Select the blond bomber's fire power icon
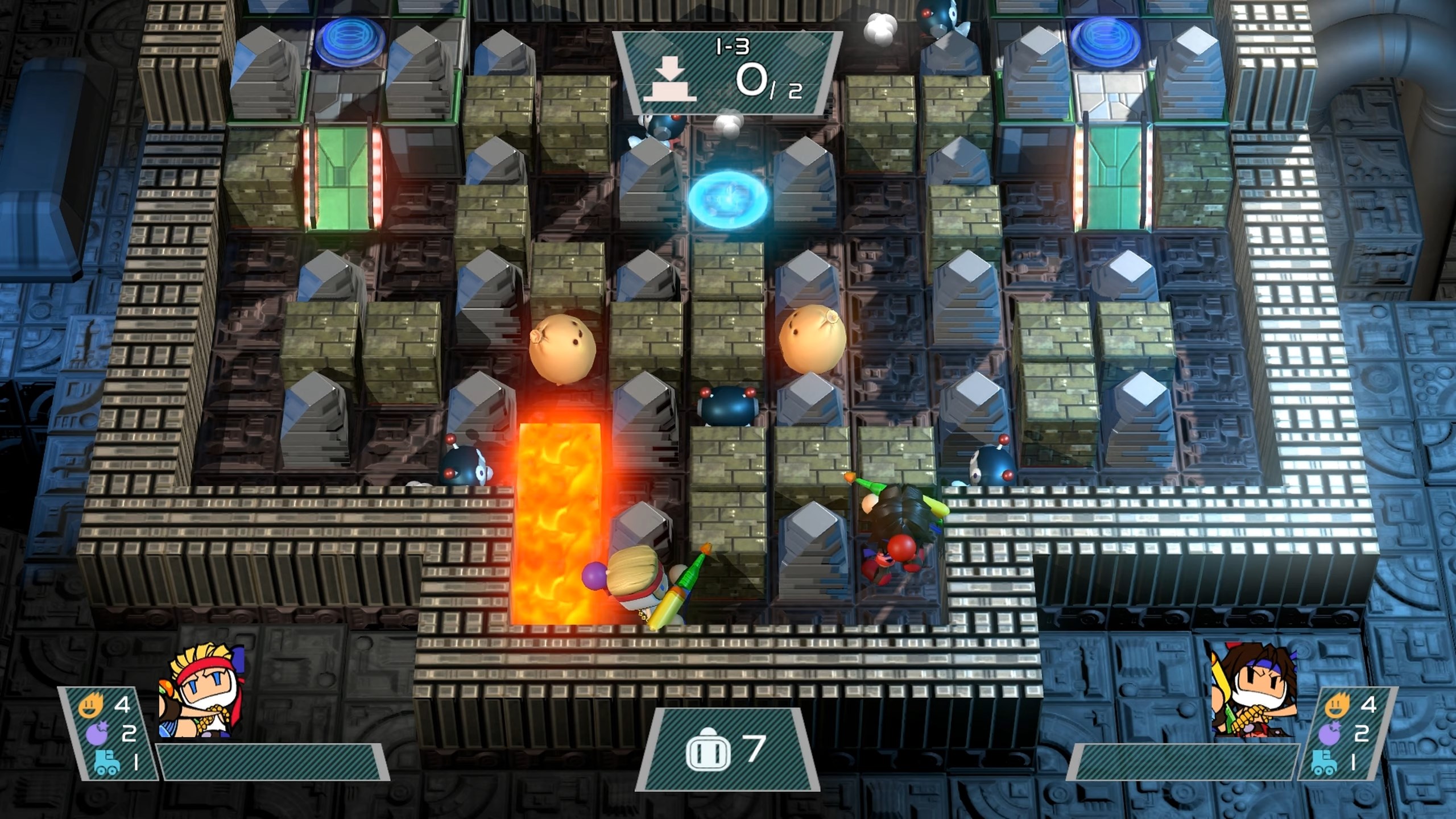Screen dimensions: 1456x819 pos(91,706)
